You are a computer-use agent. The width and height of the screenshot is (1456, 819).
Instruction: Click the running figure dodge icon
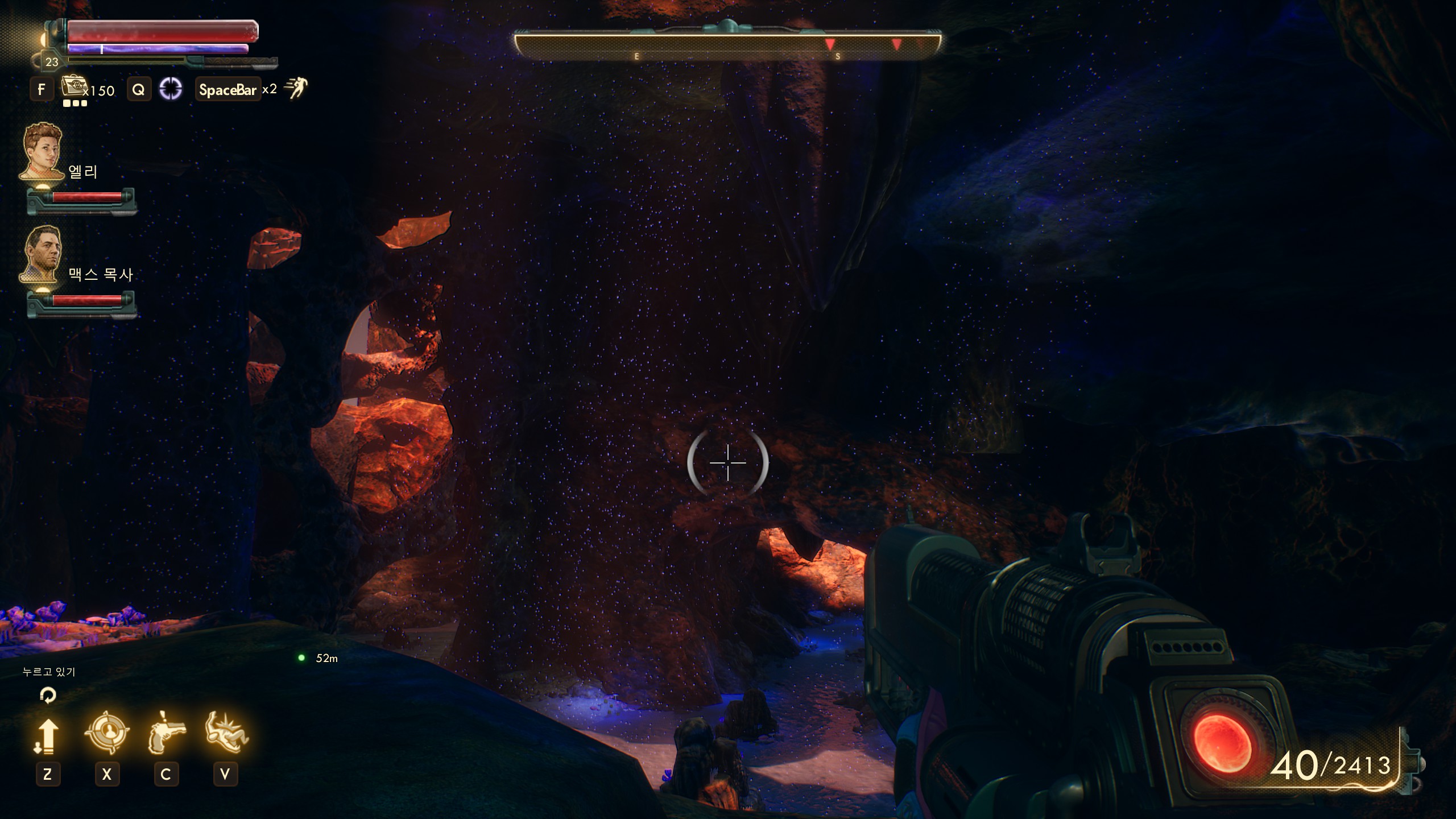coord(296,88)
